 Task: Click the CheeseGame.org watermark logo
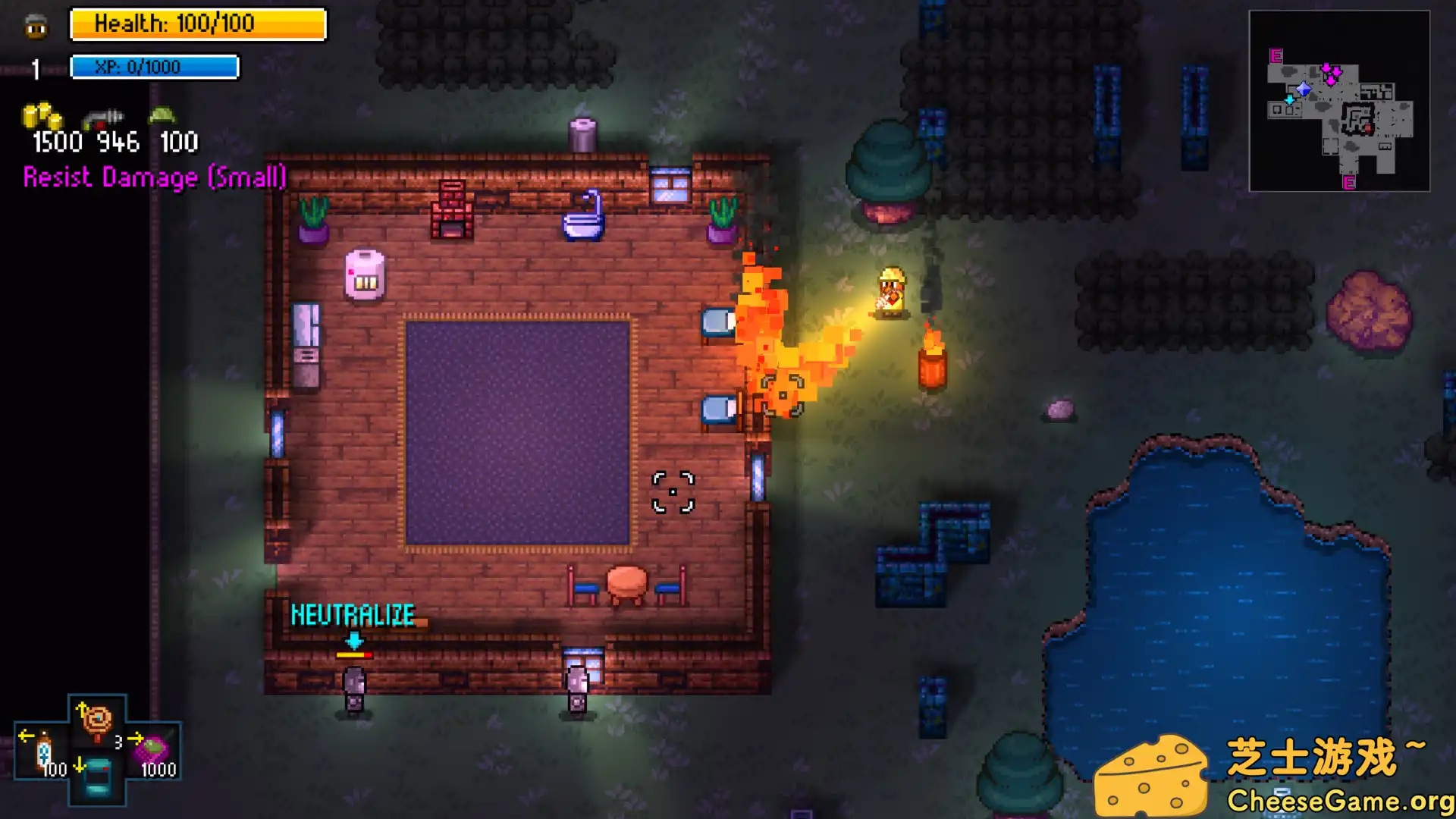[x=1274, y=773]
